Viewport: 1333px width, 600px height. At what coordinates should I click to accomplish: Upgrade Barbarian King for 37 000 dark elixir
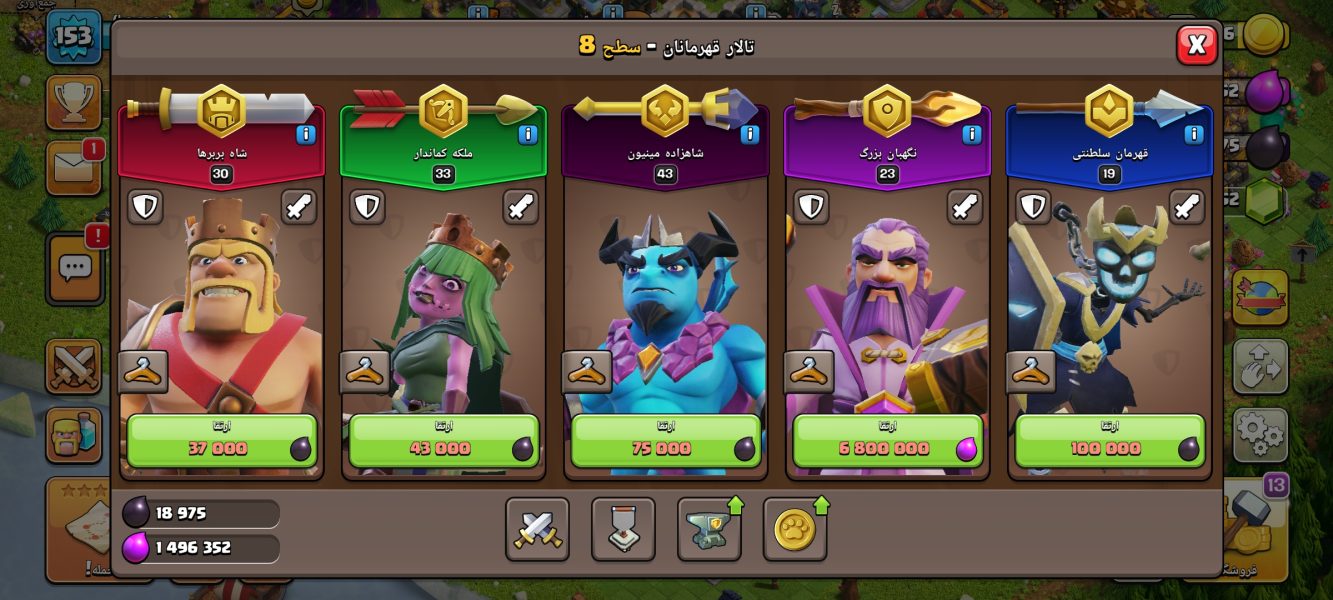point(221,441)
